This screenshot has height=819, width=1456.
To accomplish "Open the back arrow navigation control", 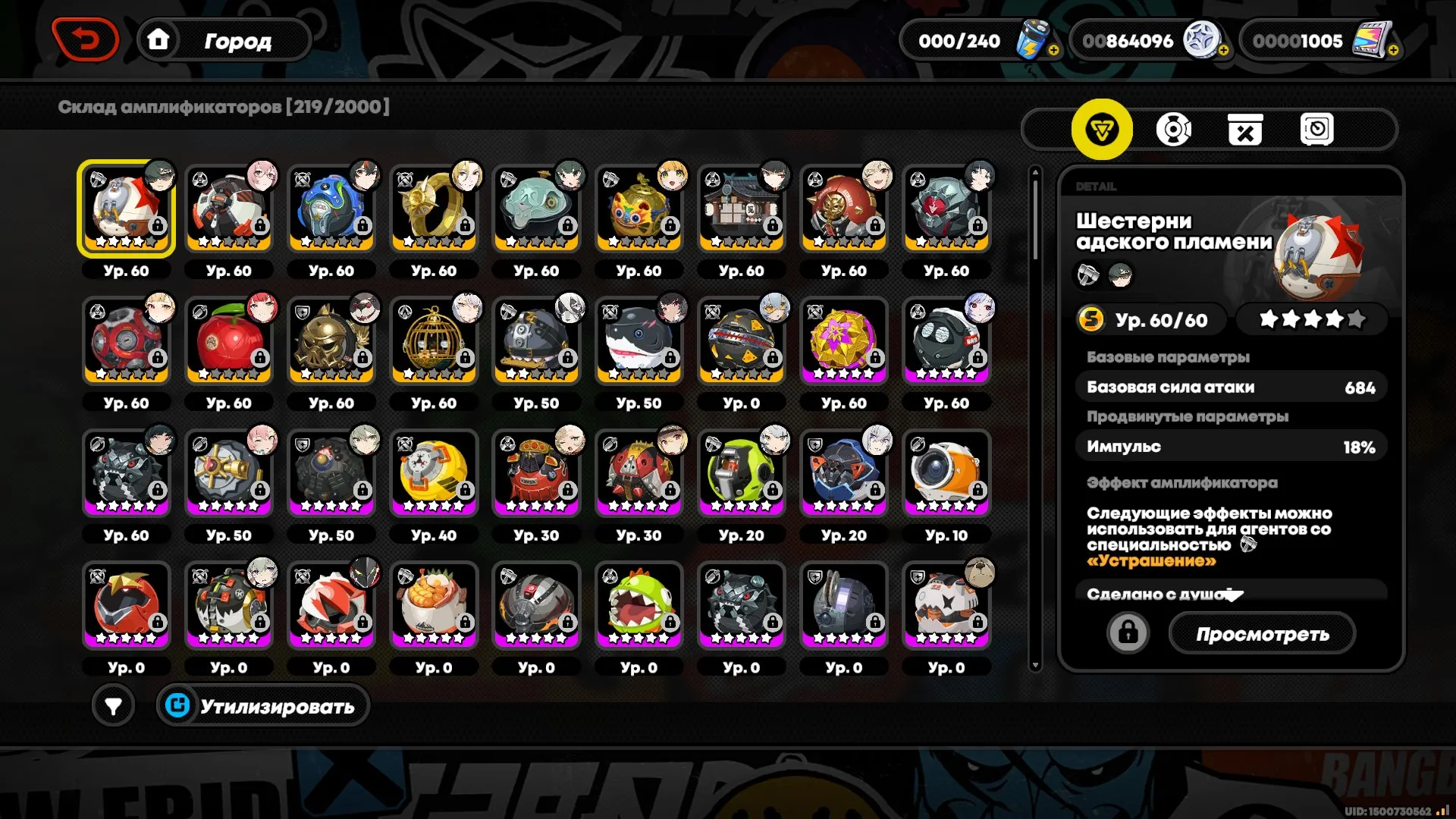I will pos(86,39).
